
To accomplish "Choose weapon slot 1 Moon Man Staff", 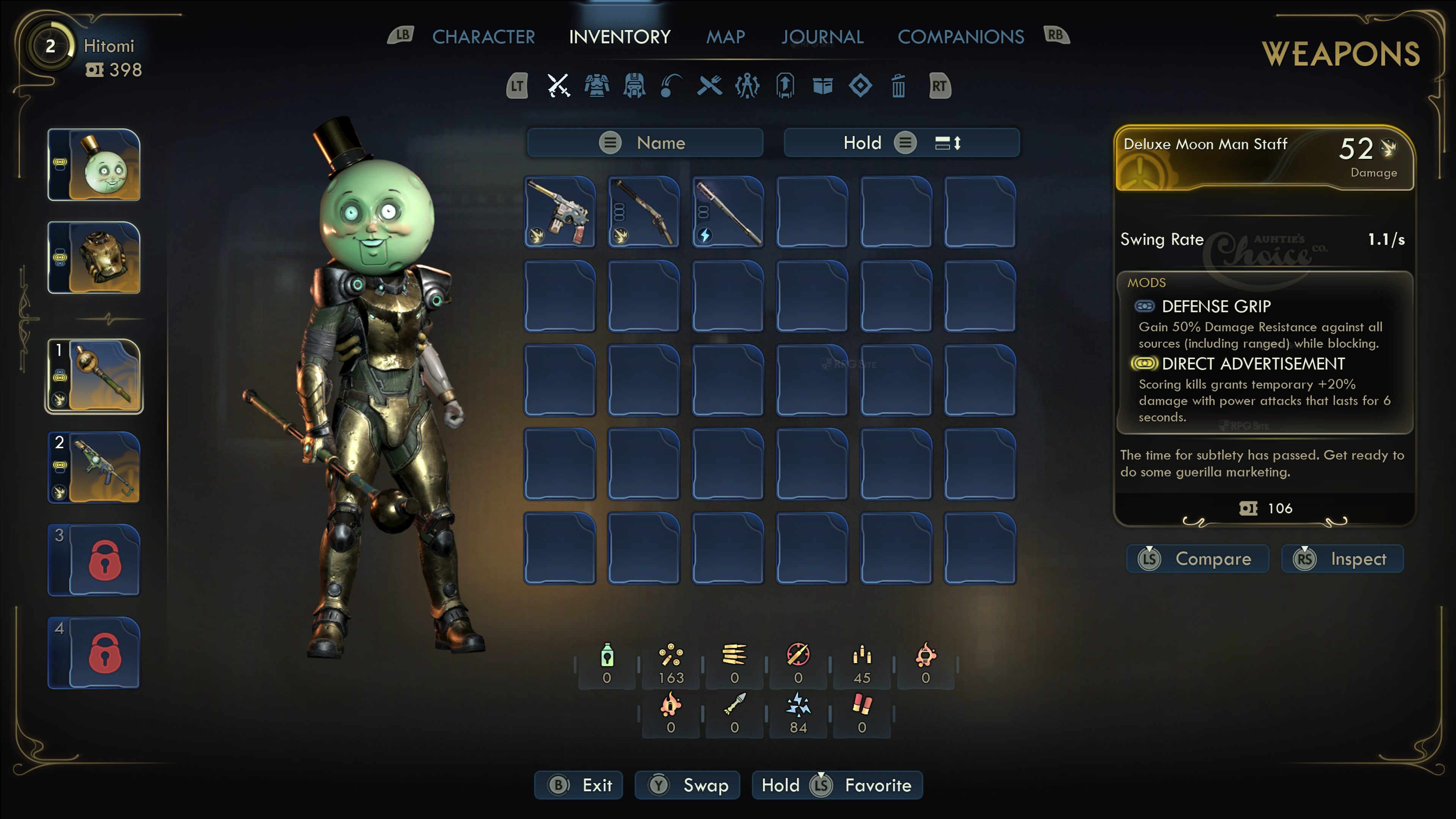I will (94, 376).
